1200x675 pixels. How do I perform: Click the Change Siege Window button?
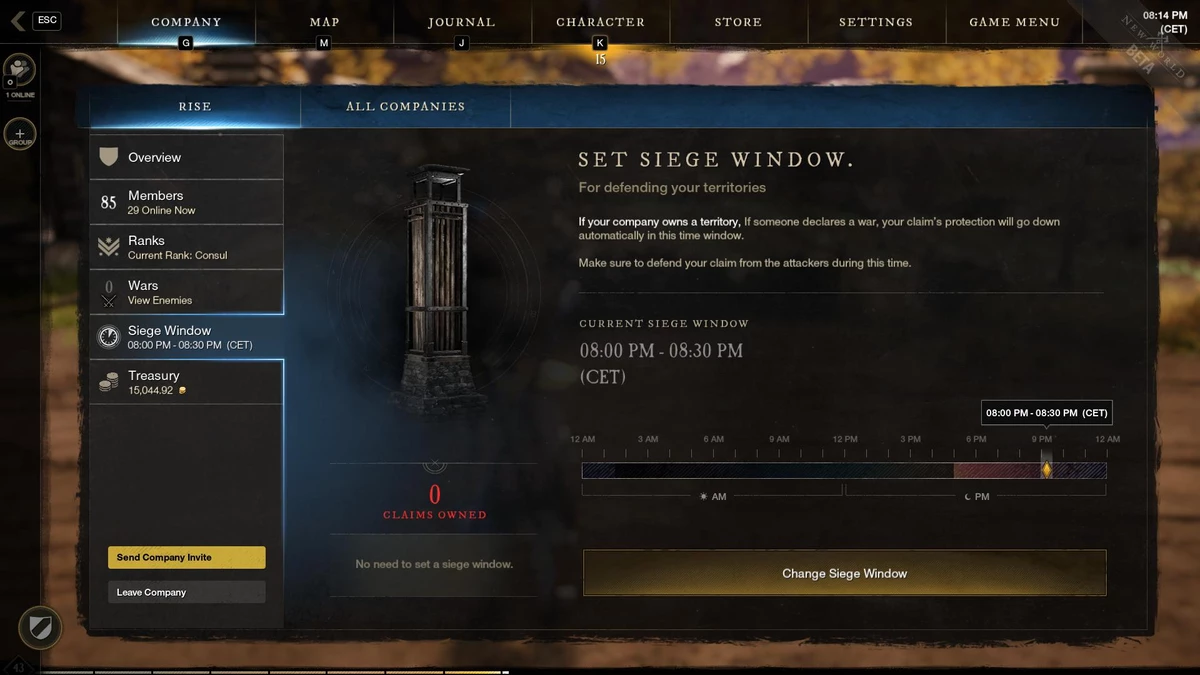(x=844, y=573)
